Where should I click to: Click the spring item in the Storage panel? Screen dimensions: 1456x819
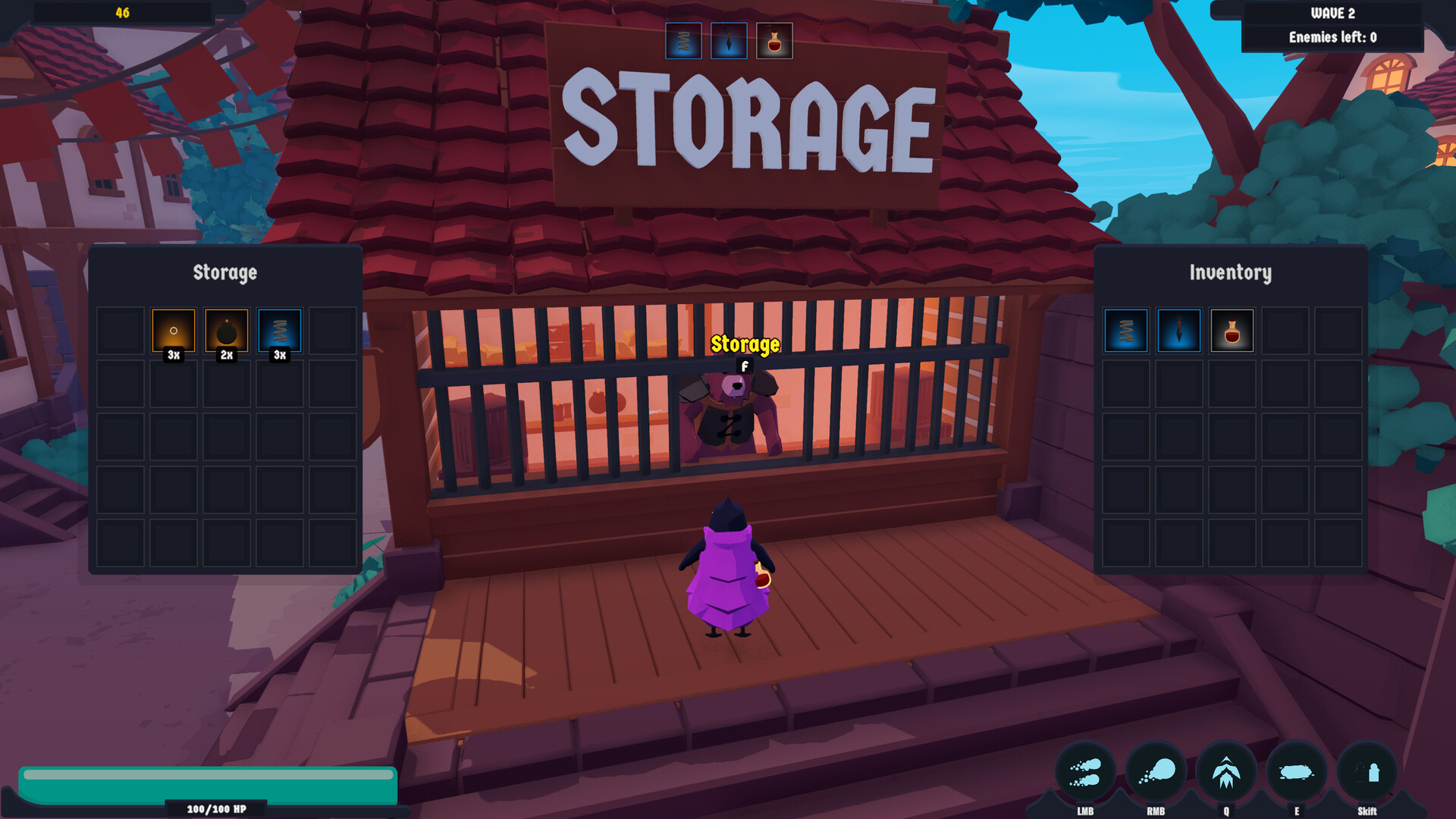[x=279, y=329]
